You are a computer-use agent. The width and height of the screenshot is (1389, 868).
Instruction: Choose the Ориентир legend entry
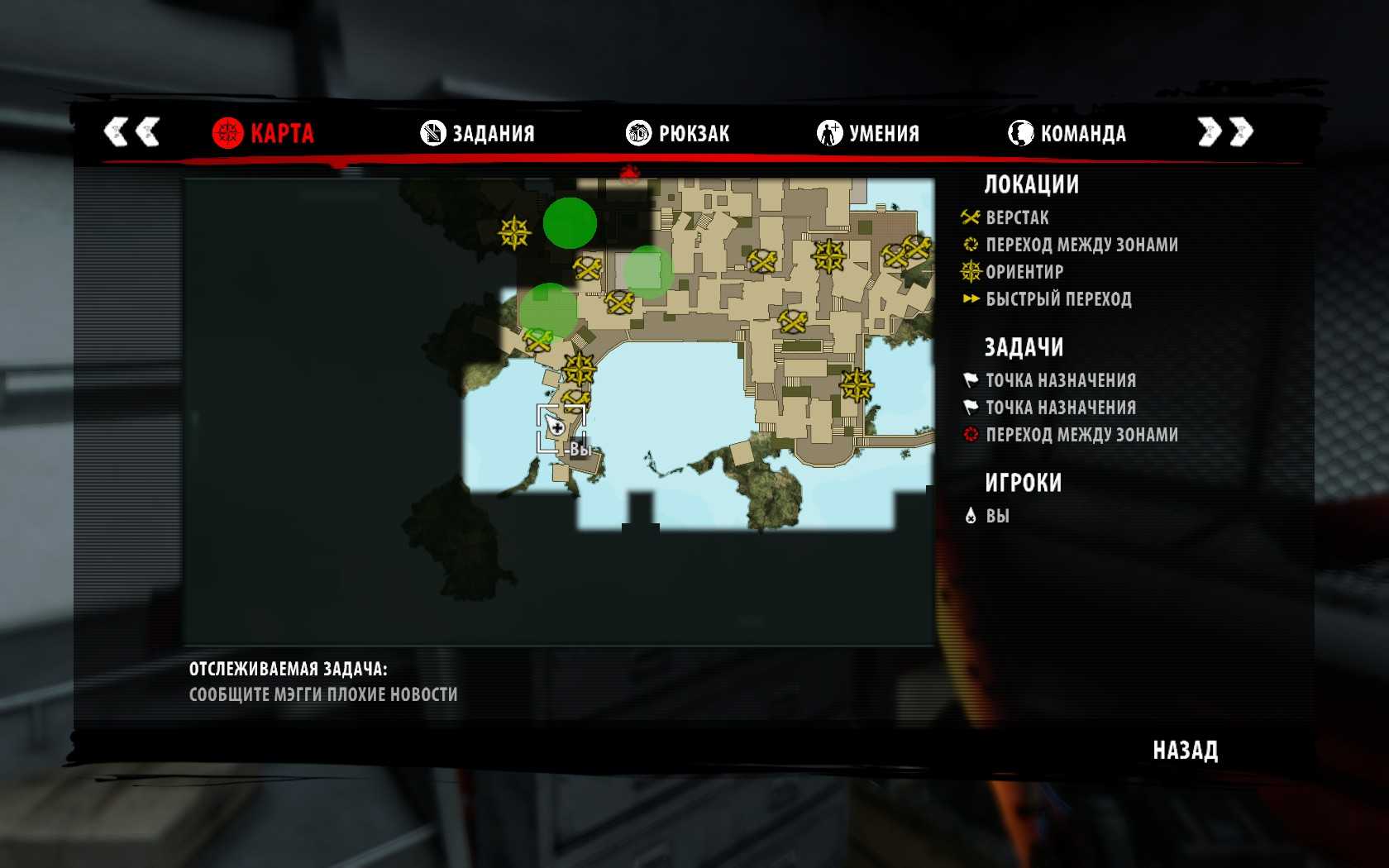[1024, 272]
